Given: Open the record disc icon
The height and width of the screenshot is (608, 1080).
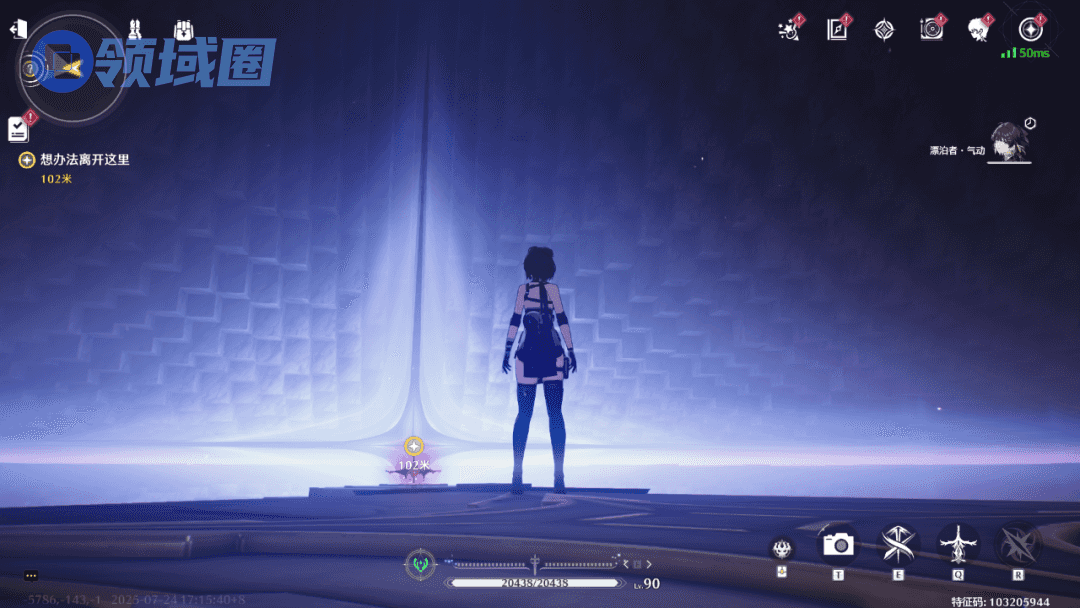Looking at the screenshot, I should click(x=931, y=29).
